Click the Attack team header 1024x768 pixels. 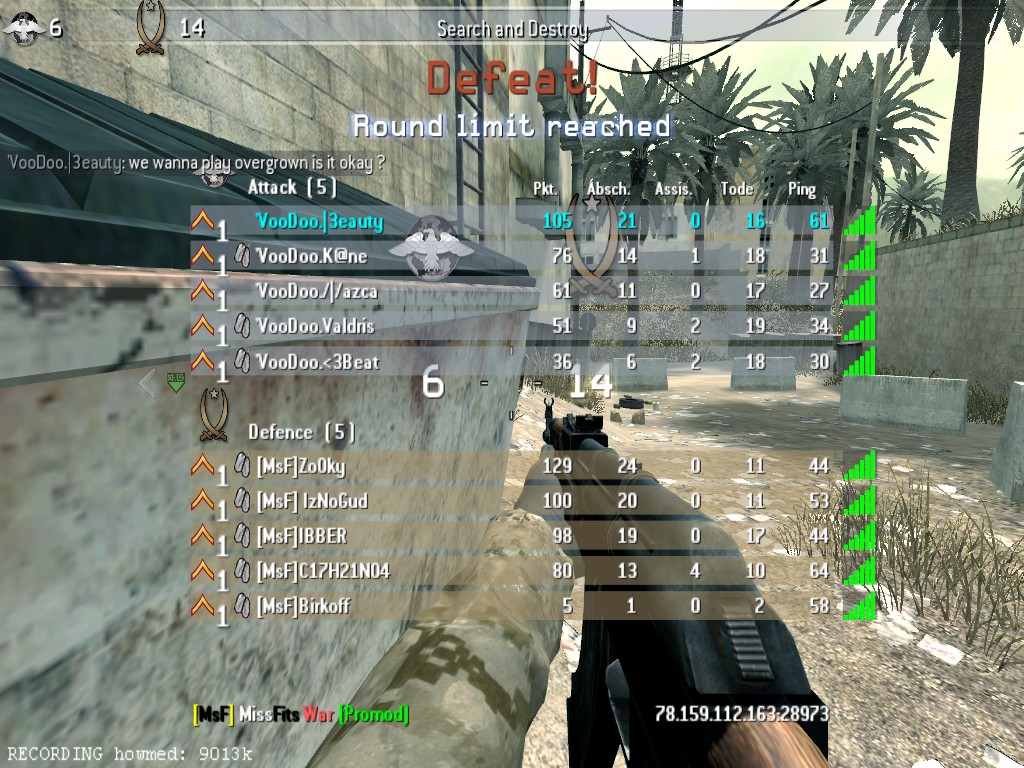291,187
